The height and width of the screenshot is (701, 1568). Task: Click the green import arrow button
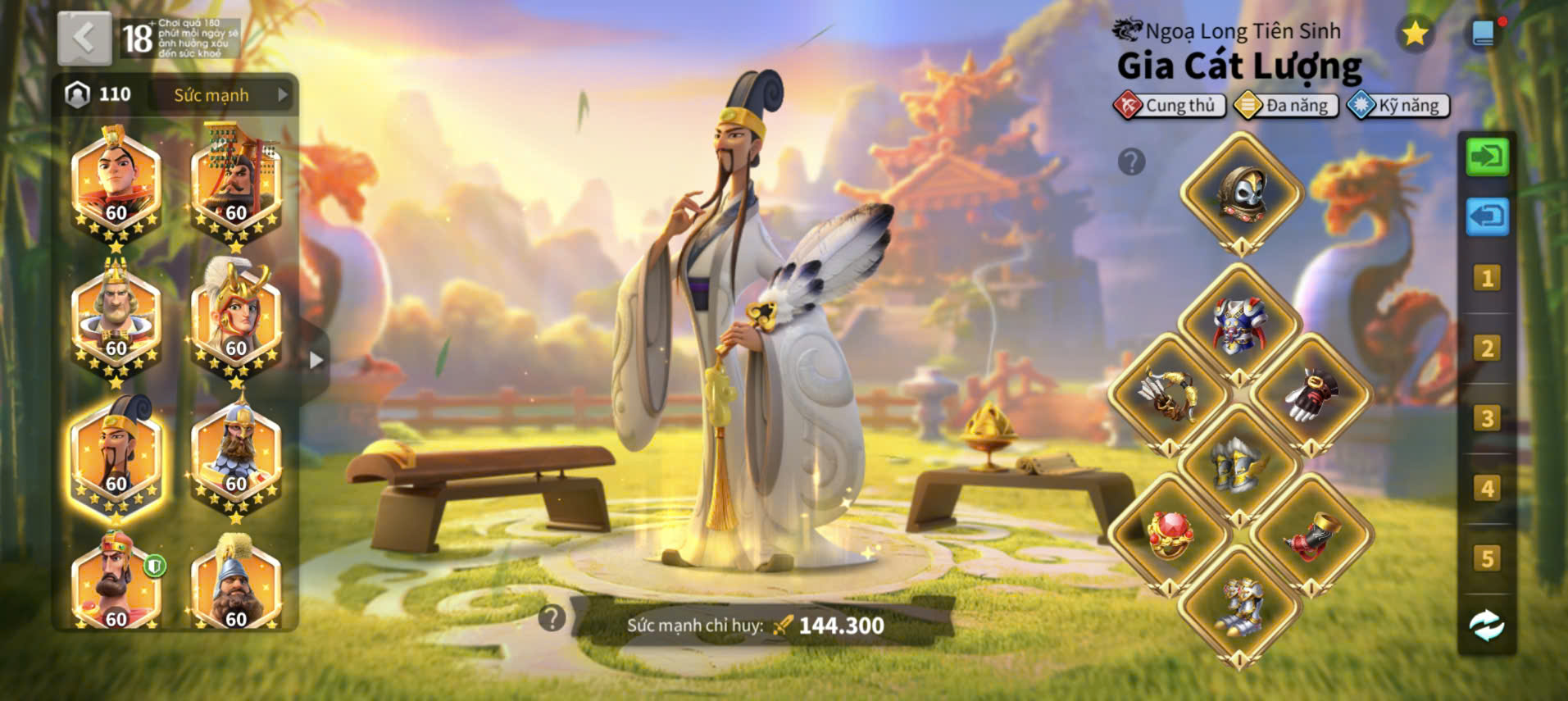coord(1487,157)
